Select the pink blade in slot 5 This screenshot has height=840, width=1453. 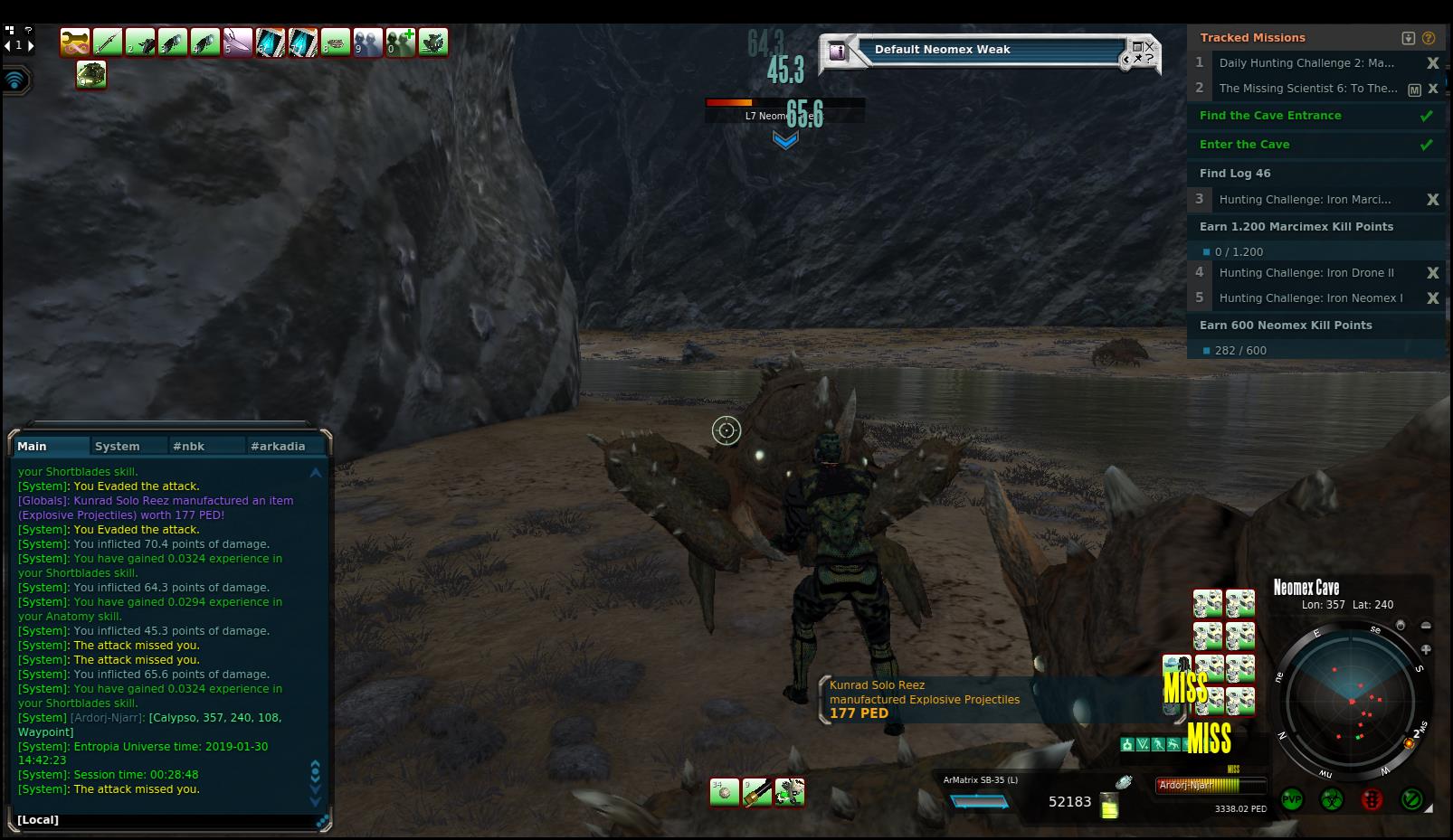coord(238,42)
